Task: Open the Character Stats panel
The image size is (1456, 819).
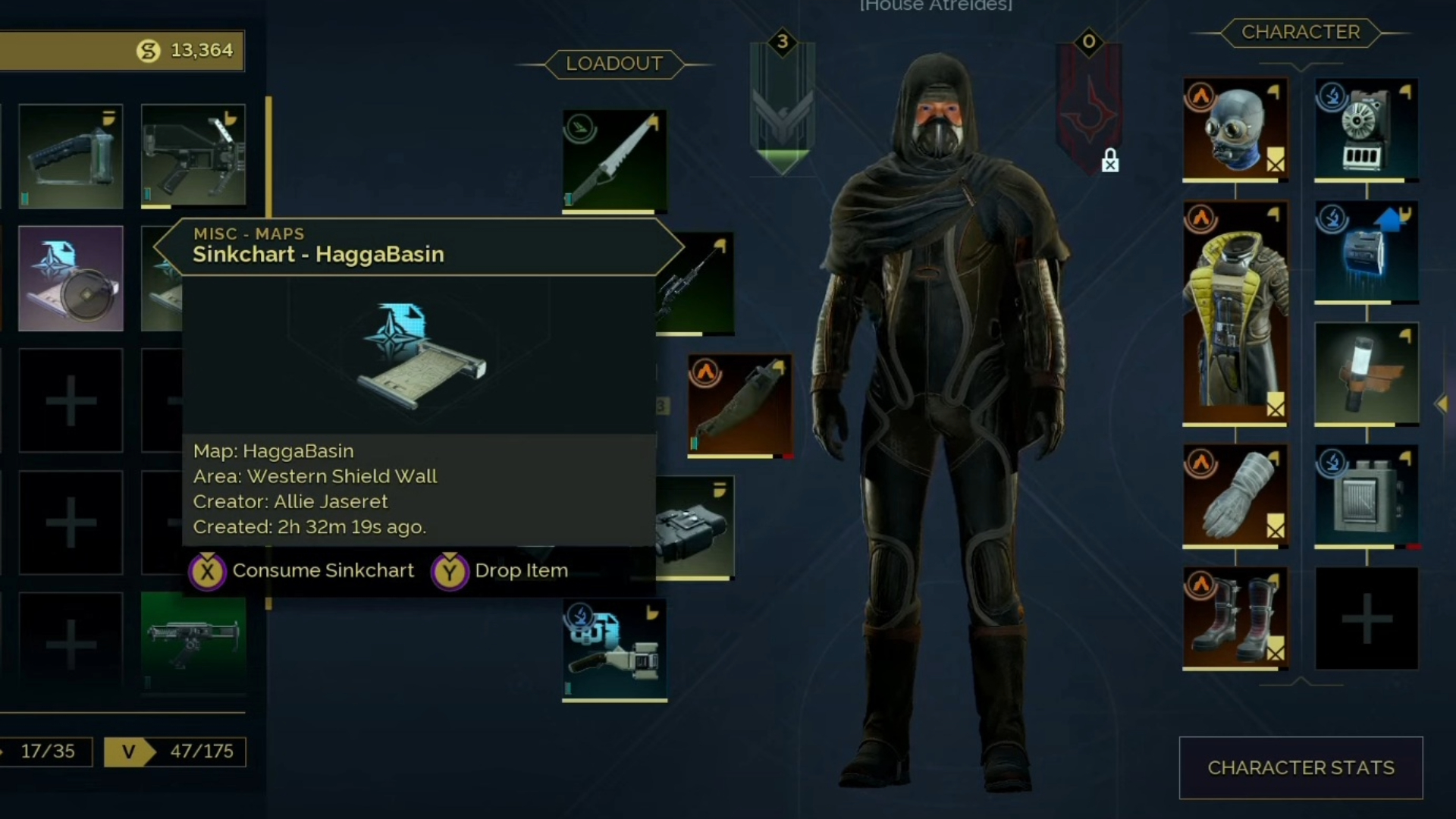Action: pos(1301,767)
